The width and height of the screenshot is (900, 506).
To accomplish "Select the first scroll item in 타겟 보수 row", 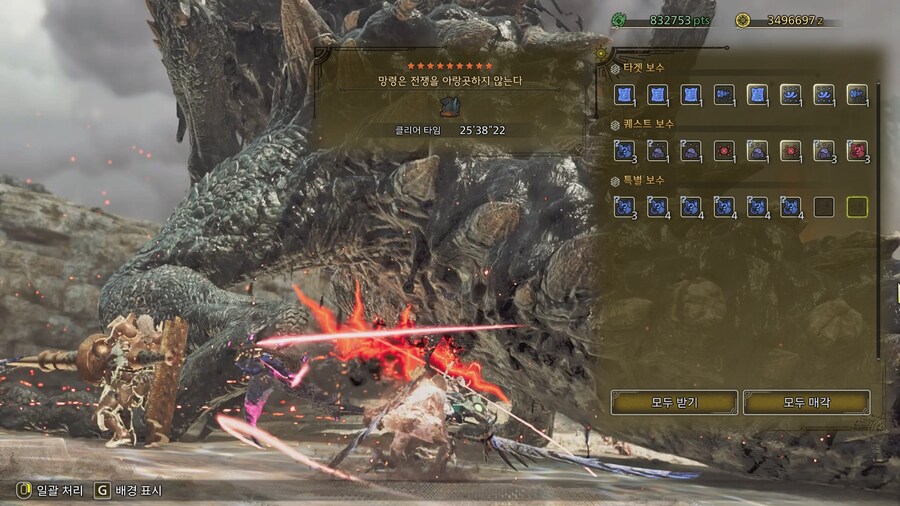I will pyautogui.click(x=625, y=95).
